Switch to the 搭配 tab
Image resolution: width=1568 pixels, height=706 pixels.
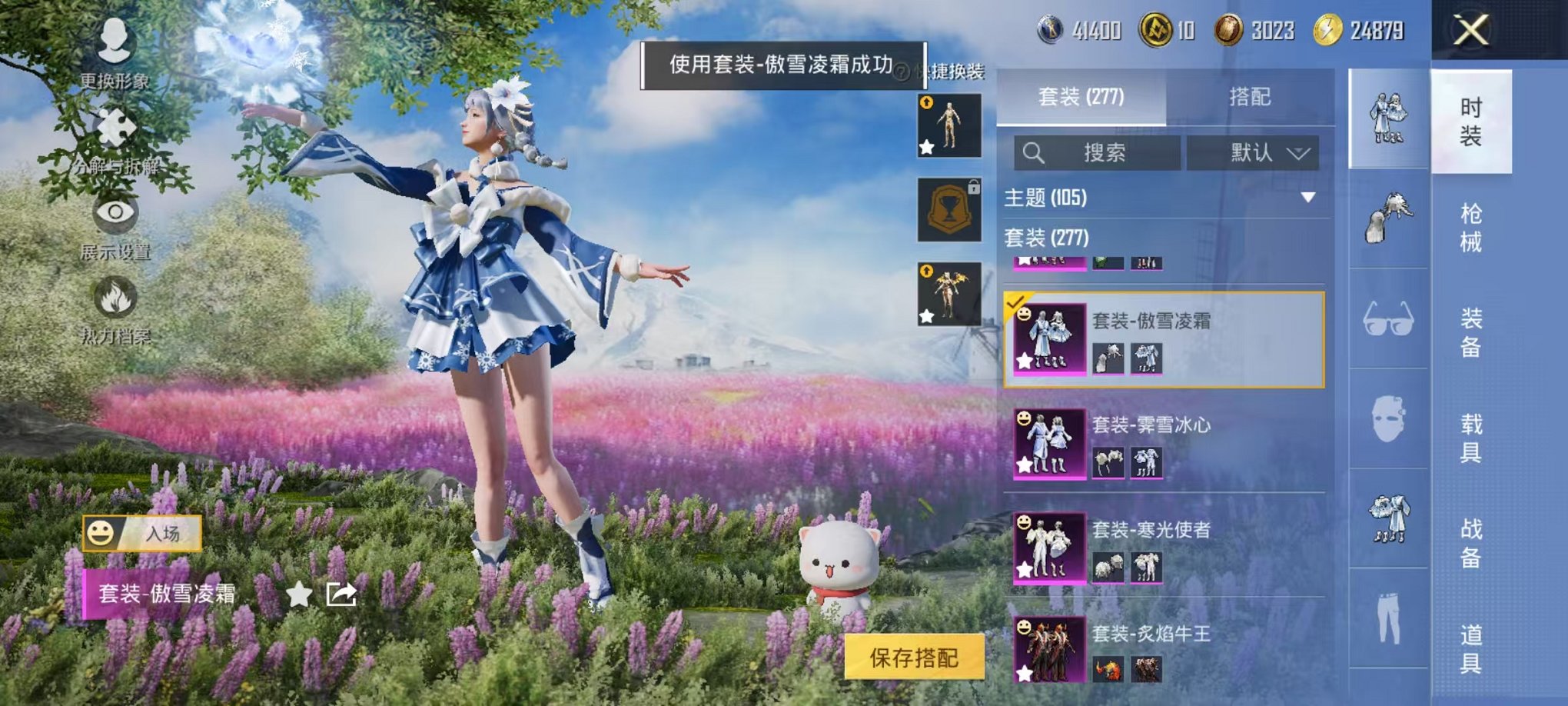point(1251,96)
